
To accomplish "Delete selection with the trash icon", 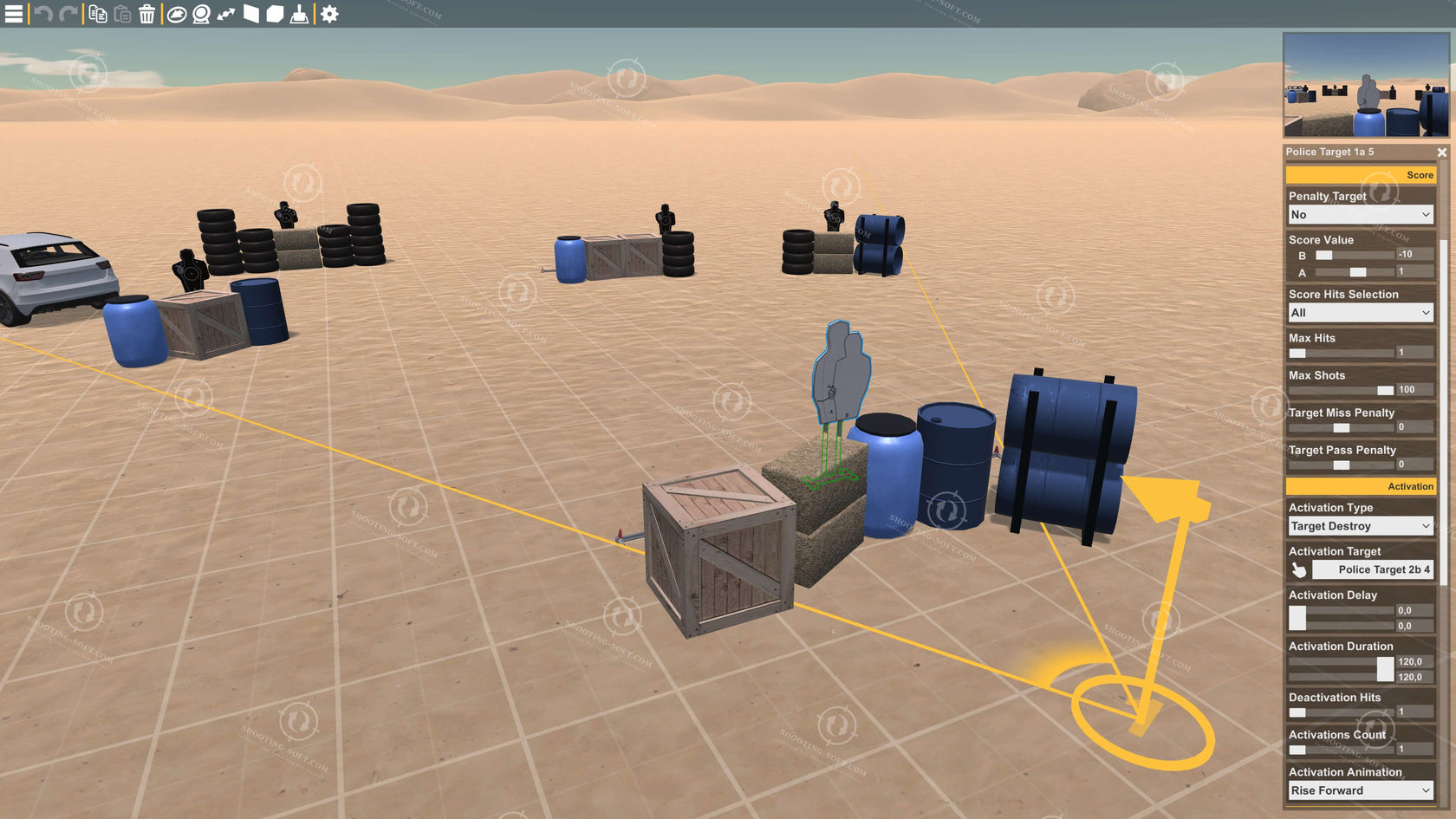I will click(x=146, y=14).
